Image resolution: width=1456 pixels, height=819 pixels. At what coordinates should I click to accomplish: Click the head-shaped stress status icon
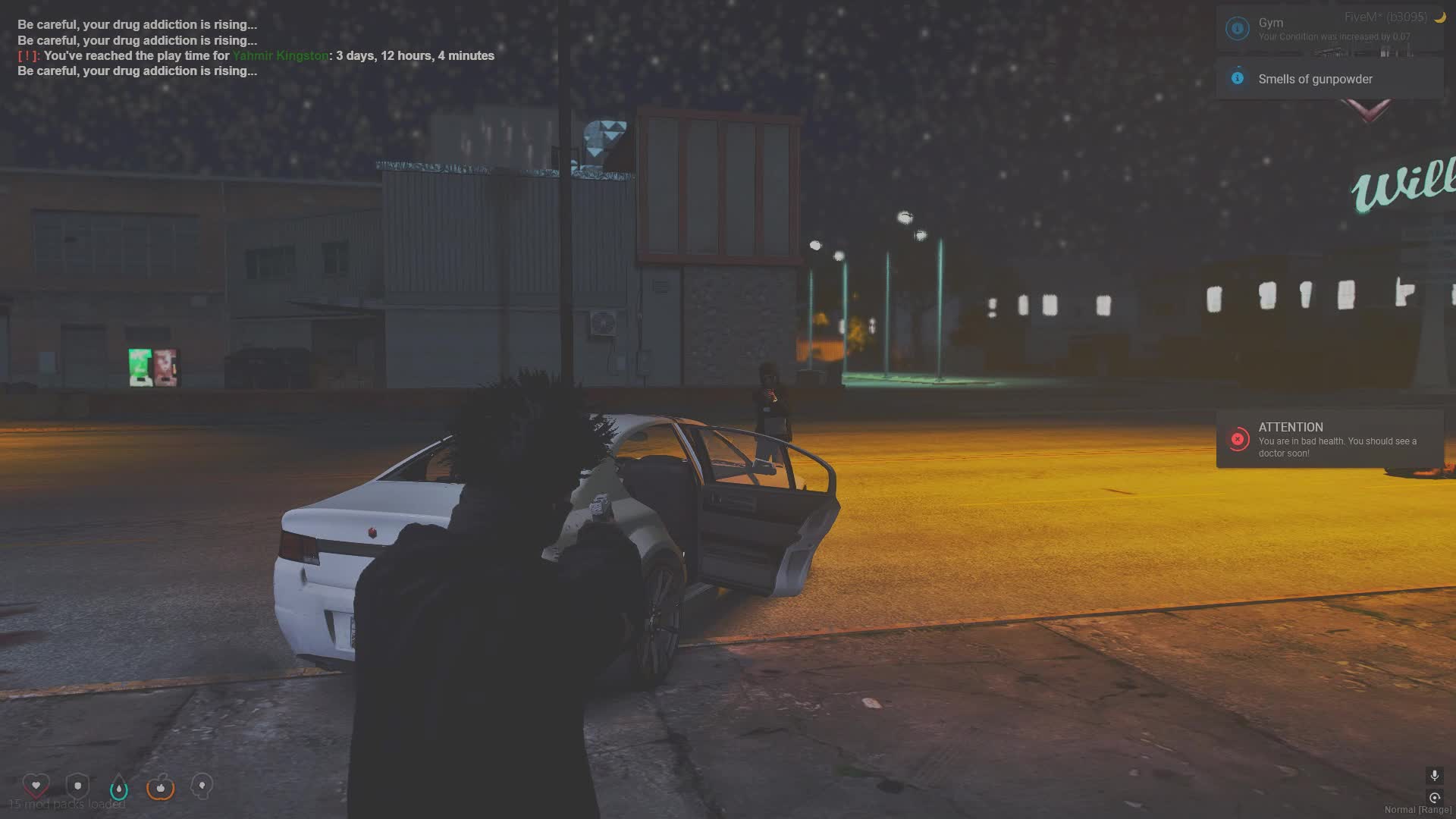[202, 786]
